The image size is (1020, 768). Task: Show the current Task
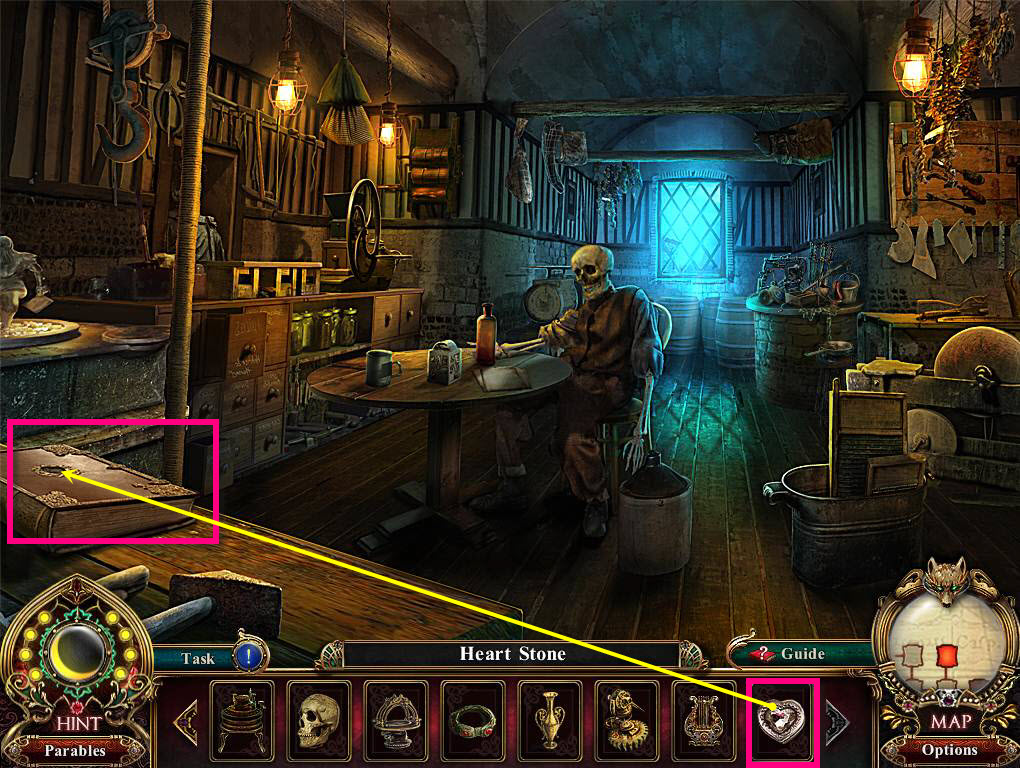point(198,658)
